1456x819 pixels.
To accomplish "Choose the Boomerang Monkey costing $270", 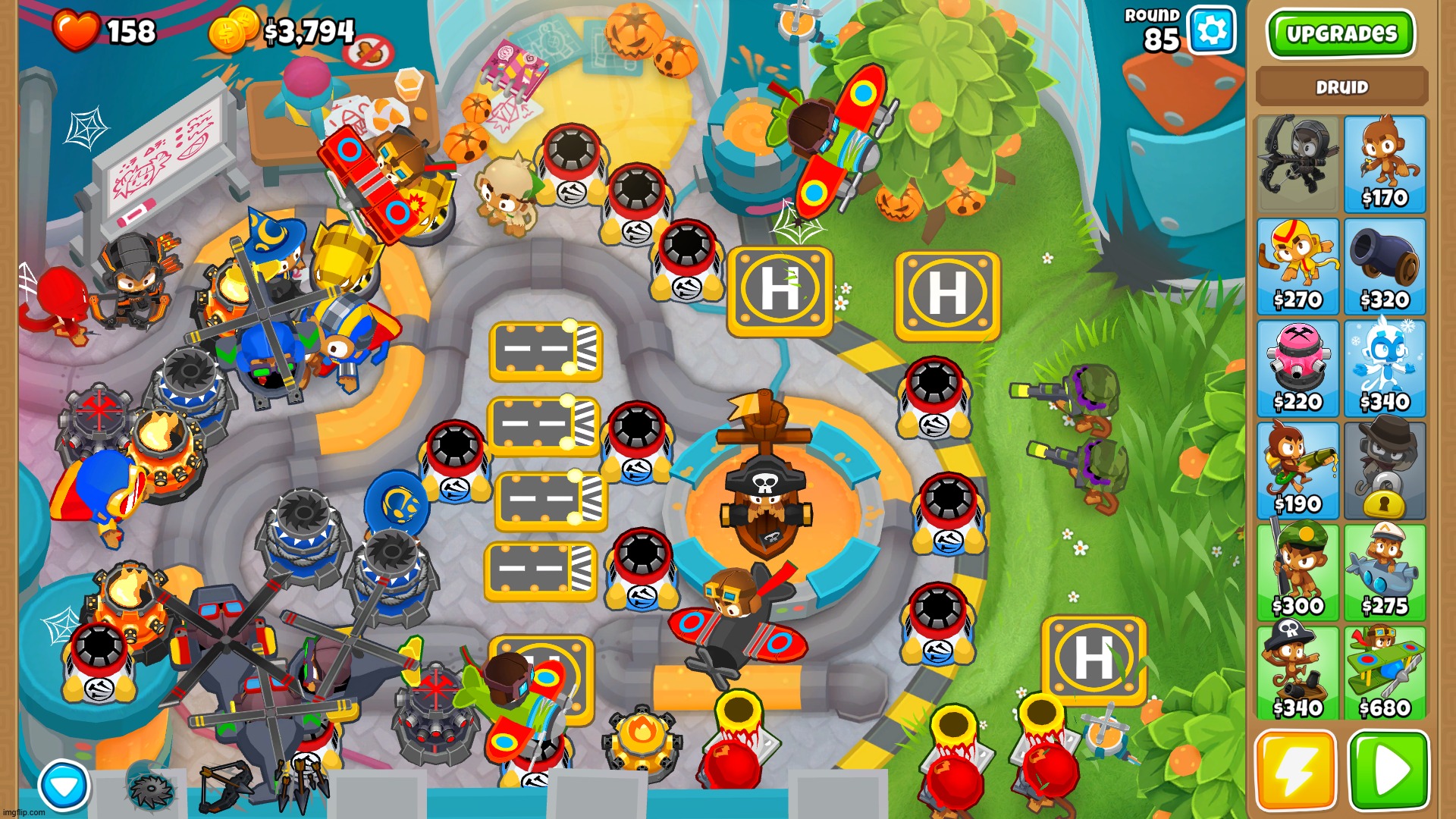I will pos(1298,266).
